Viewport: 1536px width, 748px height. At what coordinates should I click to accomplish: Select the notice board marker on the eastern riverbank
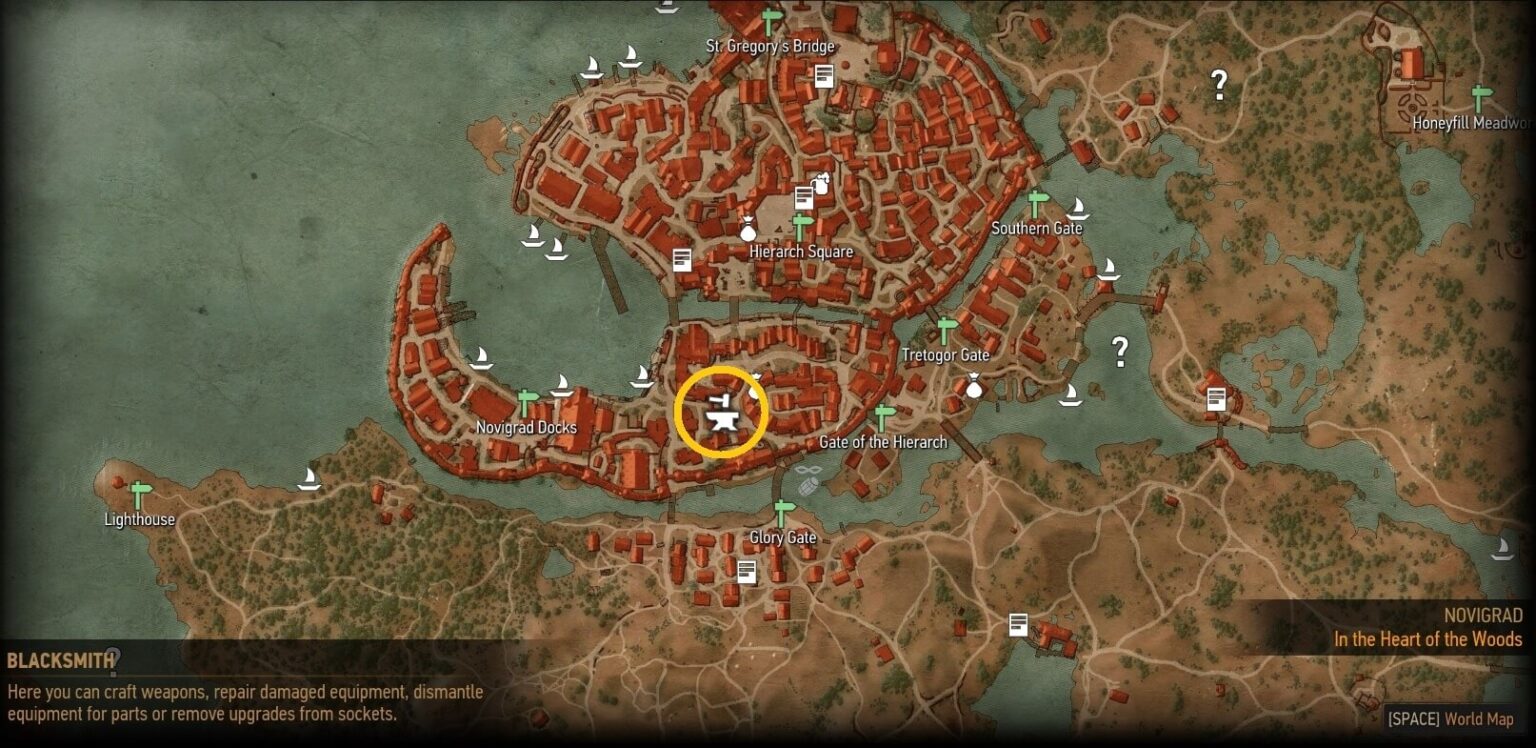[x=1215, y=397]
